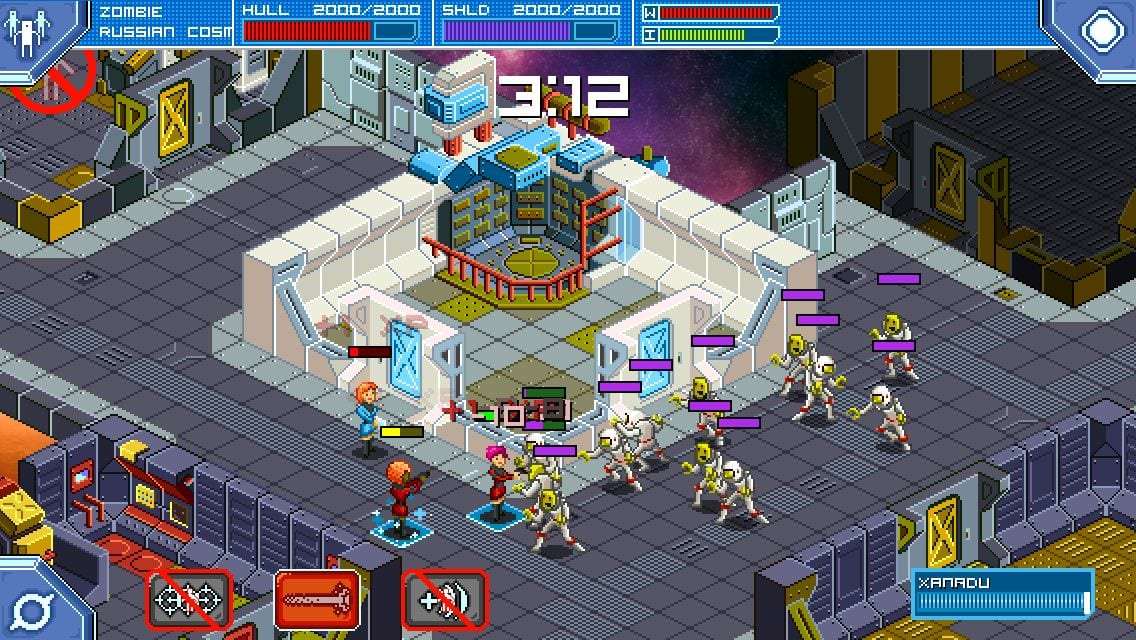Image resolution: width=1136 pixels, height=640 pixels.
Task: Select the disabled triple-crosshair targeting ability
Action: click(190, 600)
